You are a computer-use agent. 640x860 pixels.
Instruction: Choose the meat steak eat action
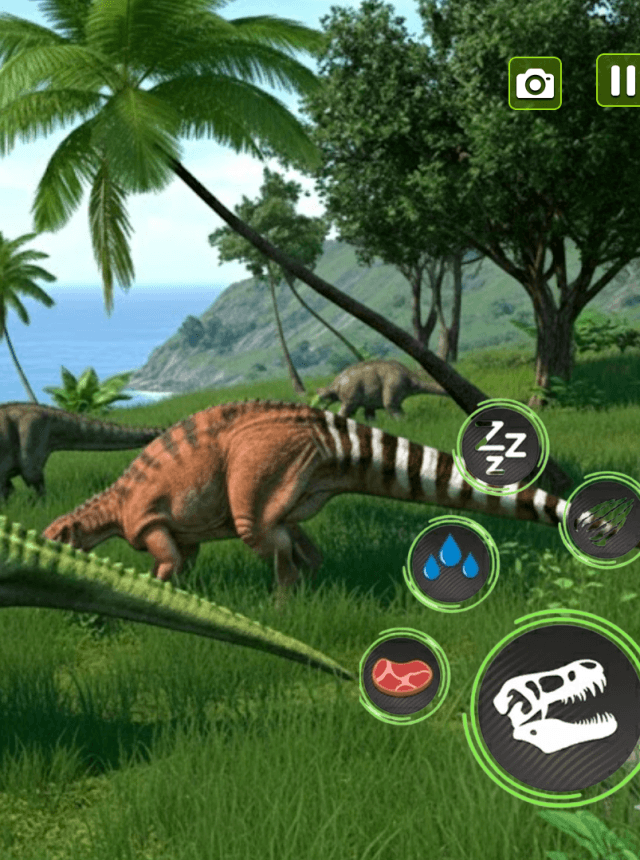(x=402, y=676)
